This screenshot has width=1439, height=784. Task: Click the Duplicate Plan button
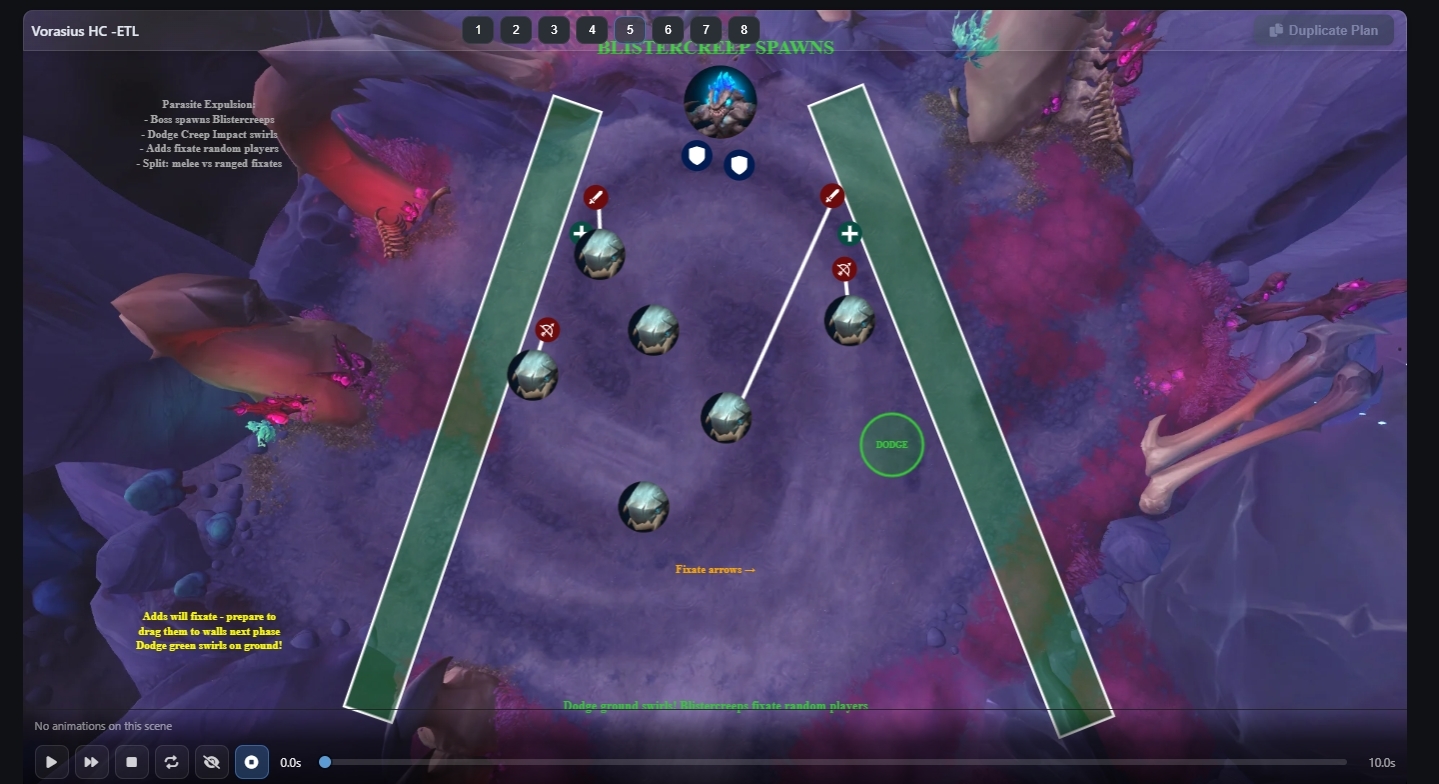1324,30
